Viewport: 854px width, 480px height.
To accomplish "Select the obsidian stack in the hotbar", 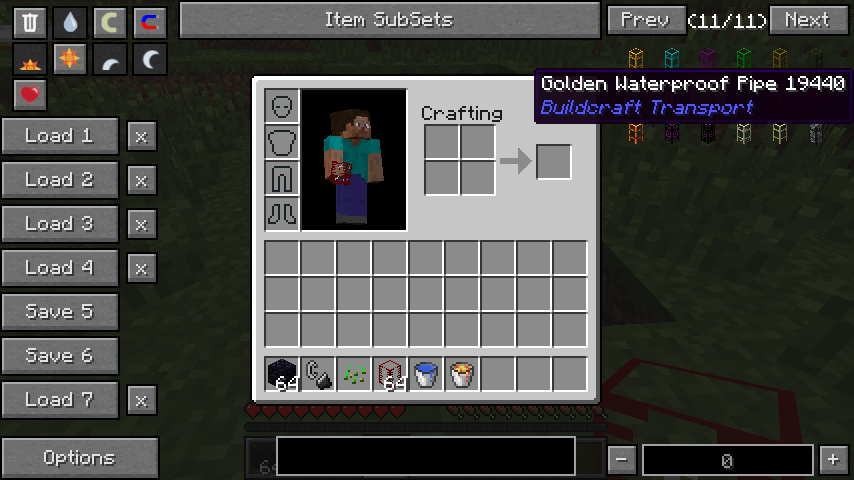I will (282, 374).
